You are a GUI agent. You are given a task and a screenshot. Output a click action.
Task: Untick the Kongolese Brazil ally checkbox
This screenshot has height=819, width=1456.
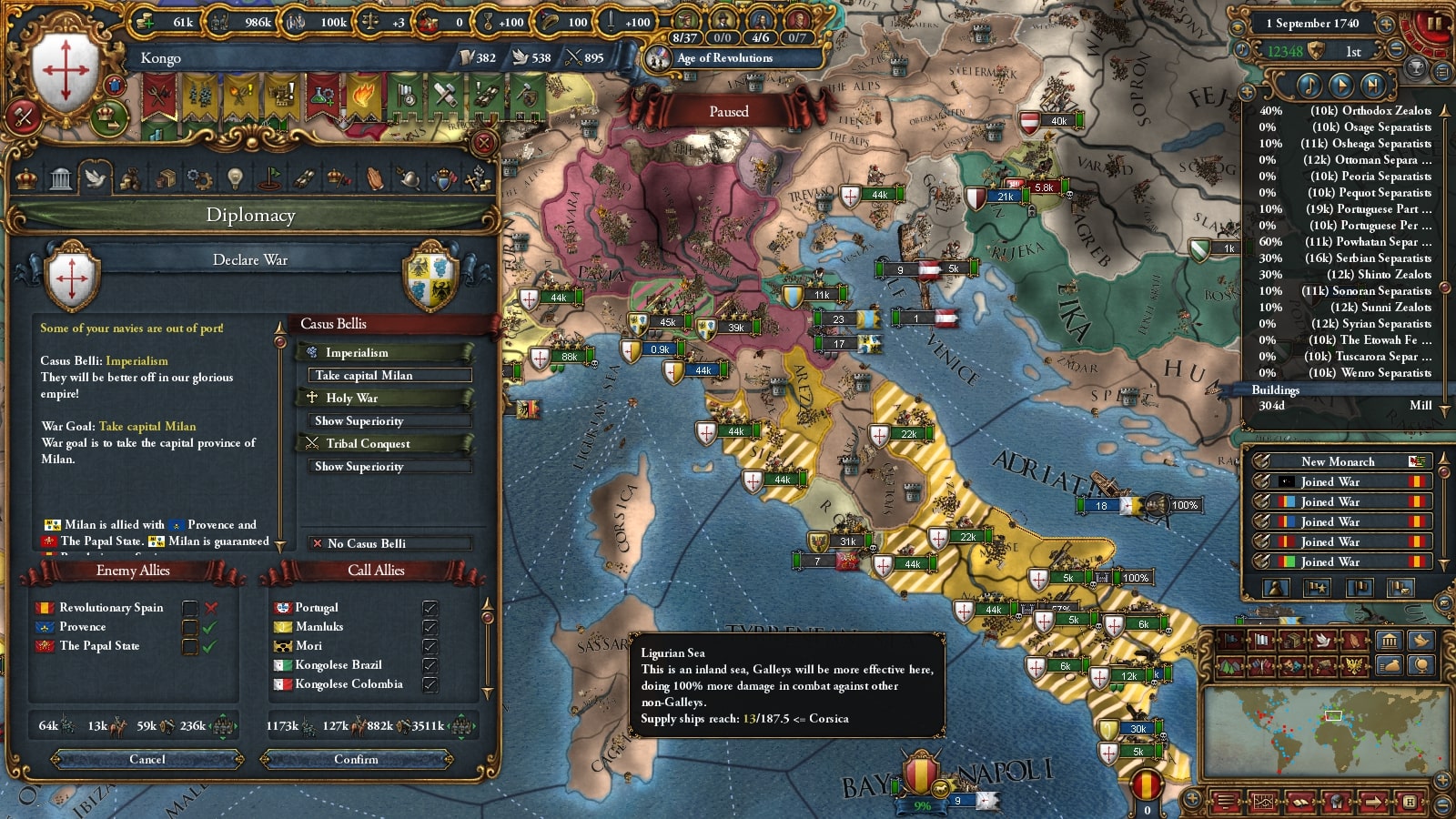(430, 665)
